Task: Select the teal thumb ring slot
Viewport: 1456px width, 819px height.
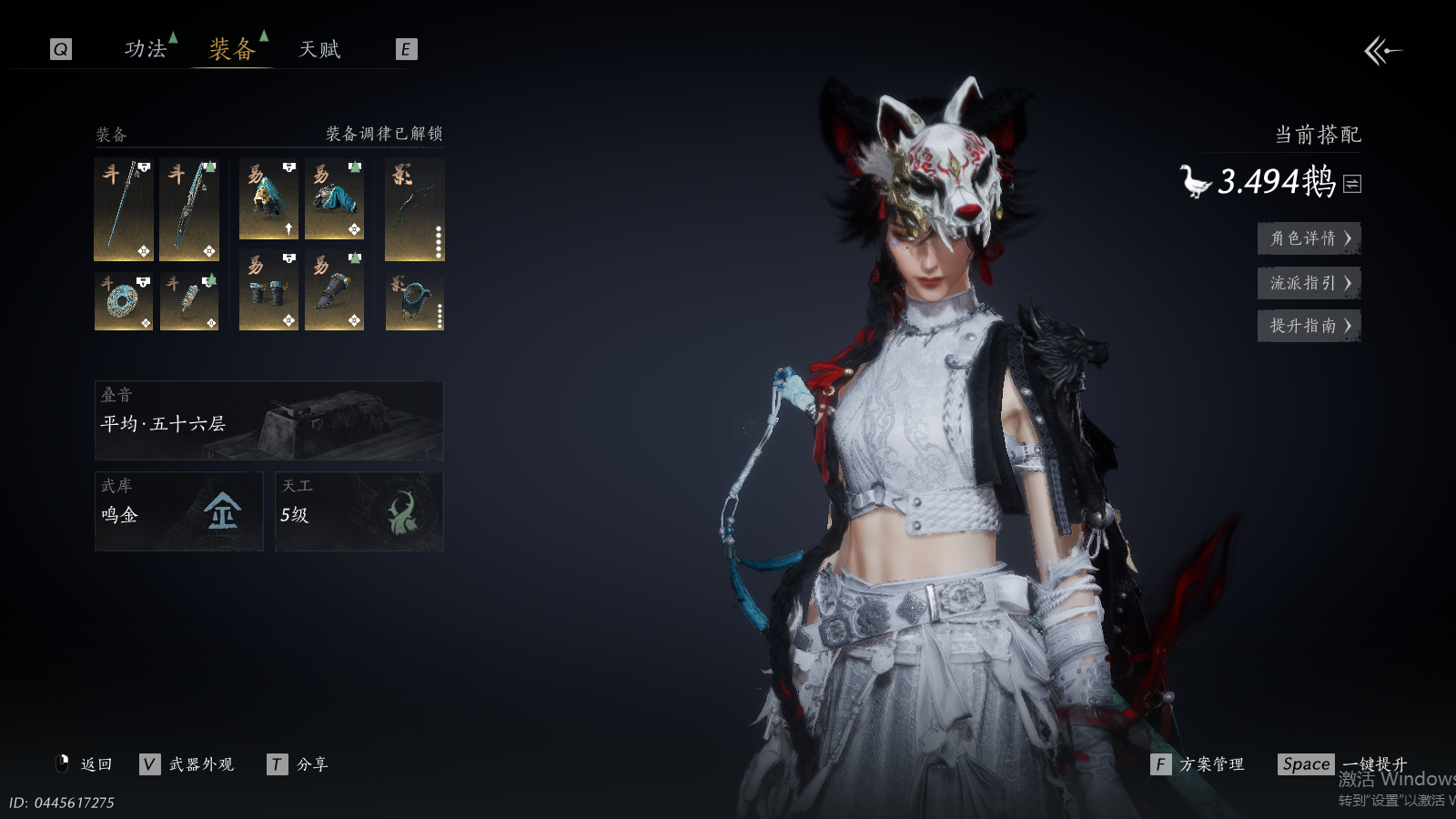Action: tap(414, 301)
